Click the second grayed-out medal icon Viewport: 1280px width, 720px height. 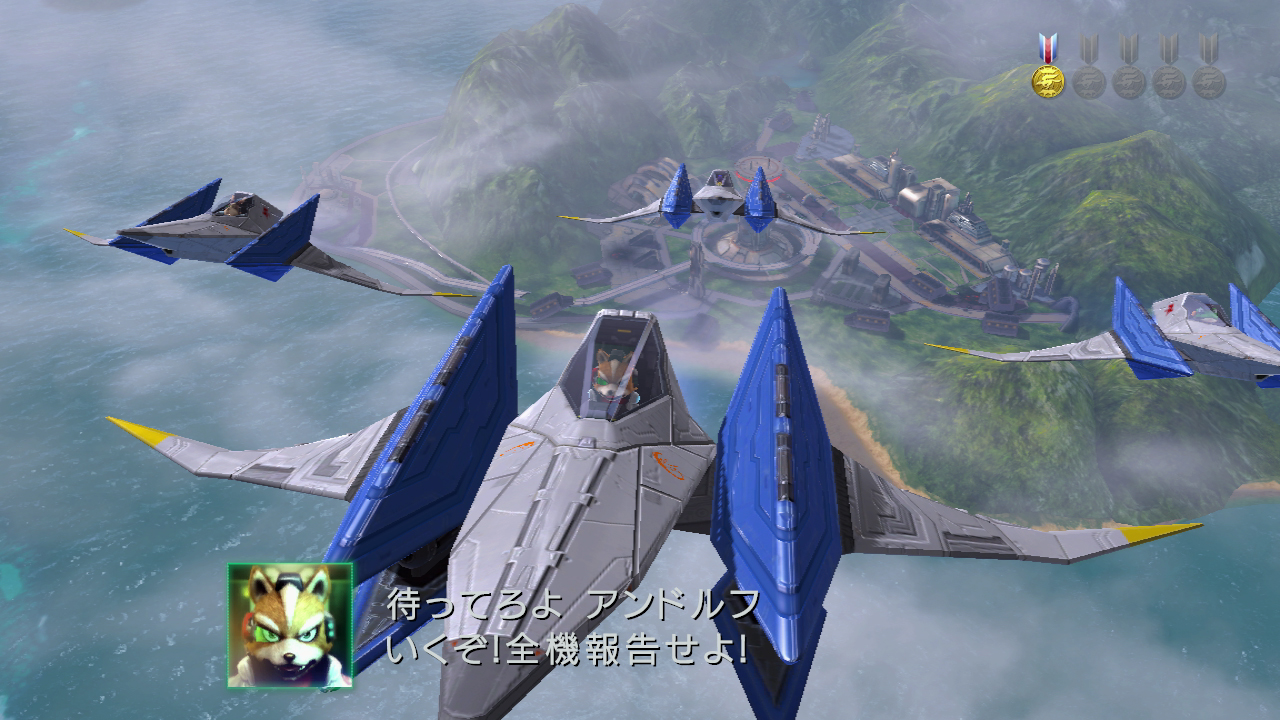1129,82
